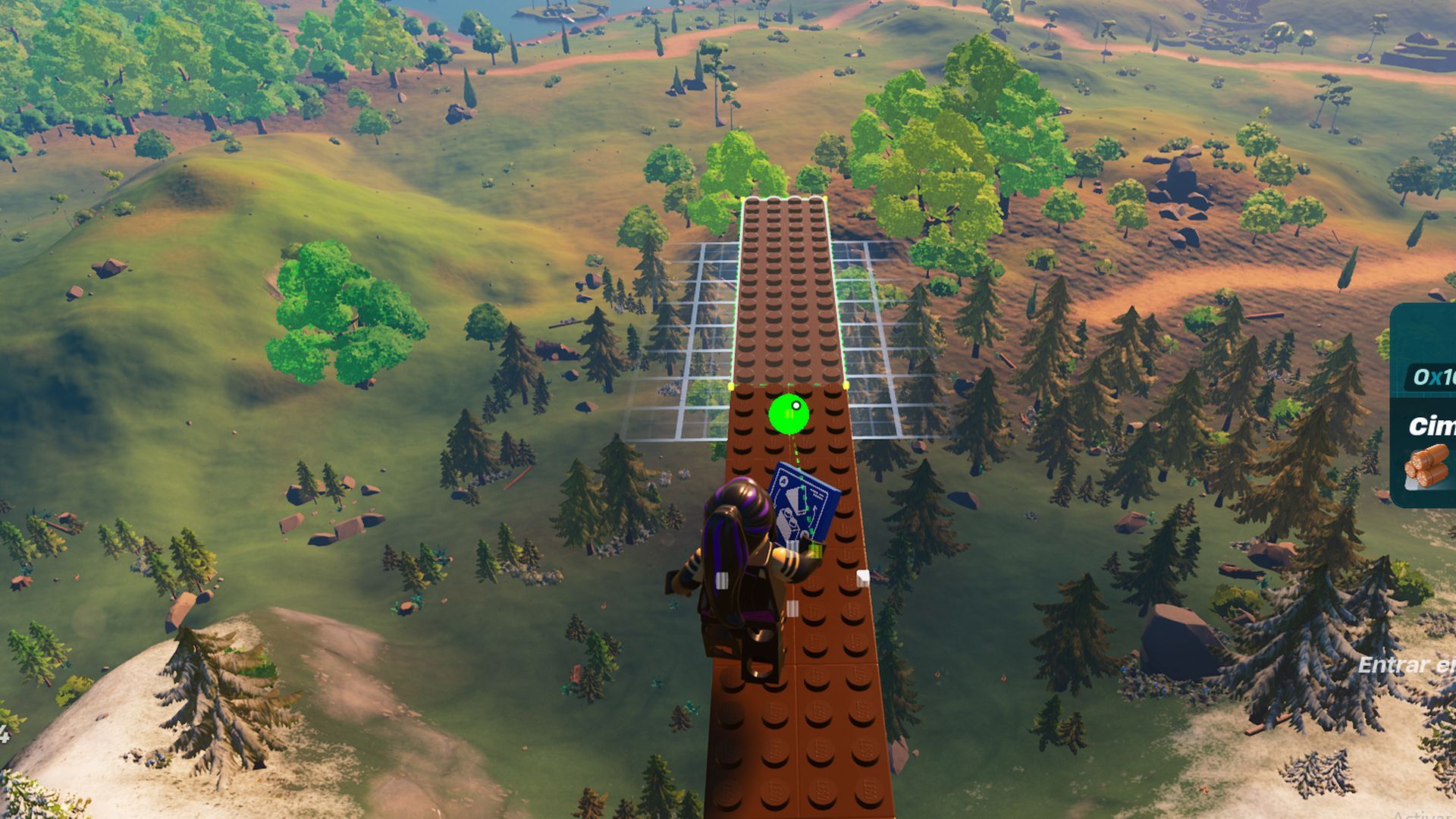Click the yellow corner node of the build preview
The width and height of the screenshot is (1456, 819).
730,385
